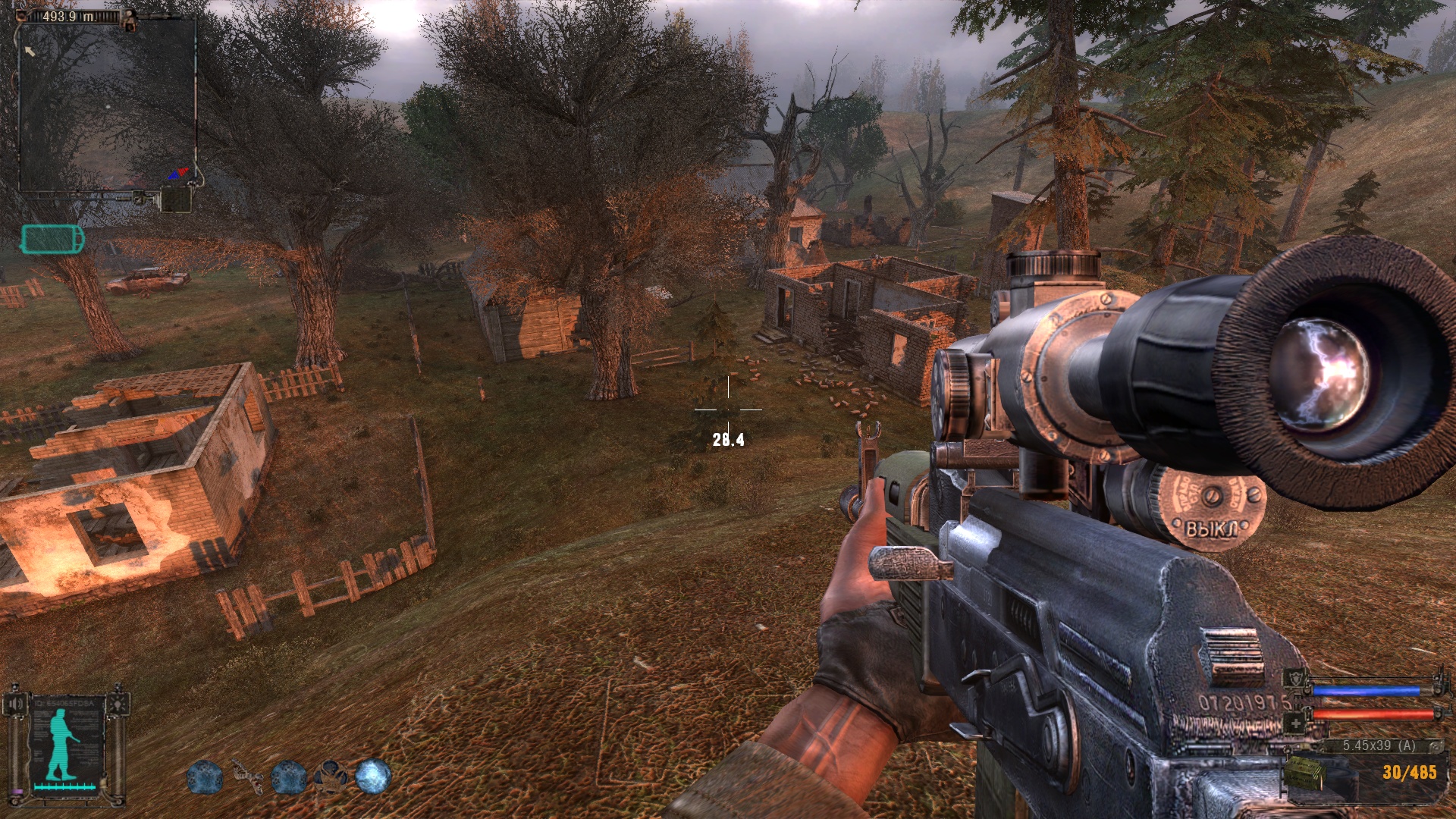1456x819 pixels.
Task: Select the glowing white orb artifact
Action: [373, 777]
